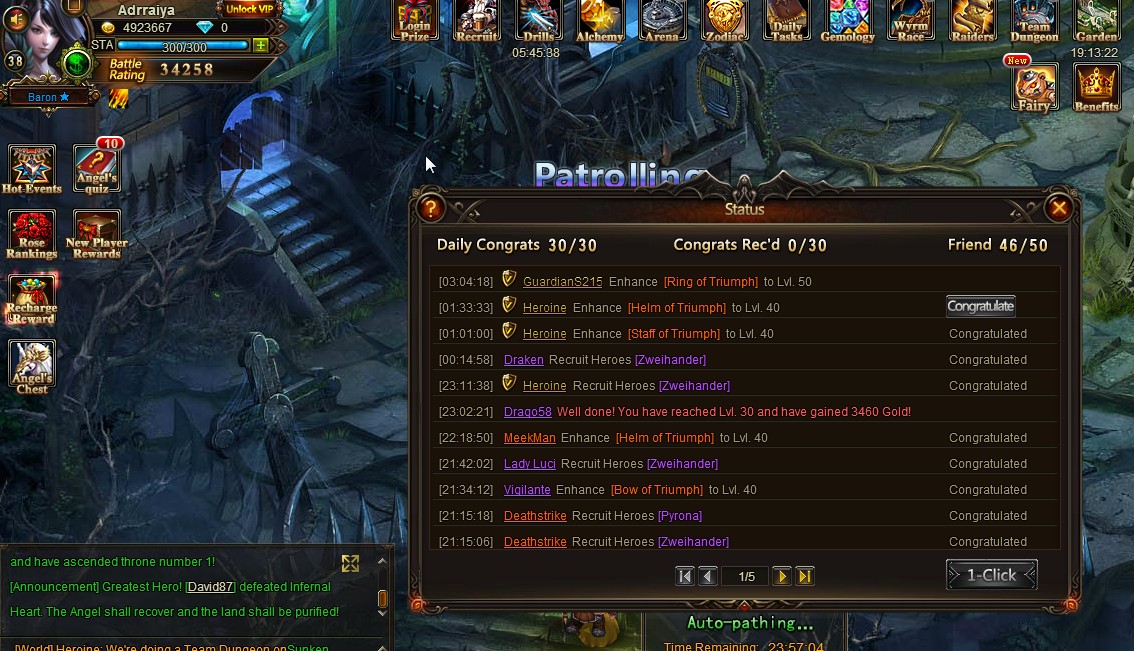Congratulate Heroine for Helm of Triumph
Viewport: 1134px width, 651px height.
980,307
